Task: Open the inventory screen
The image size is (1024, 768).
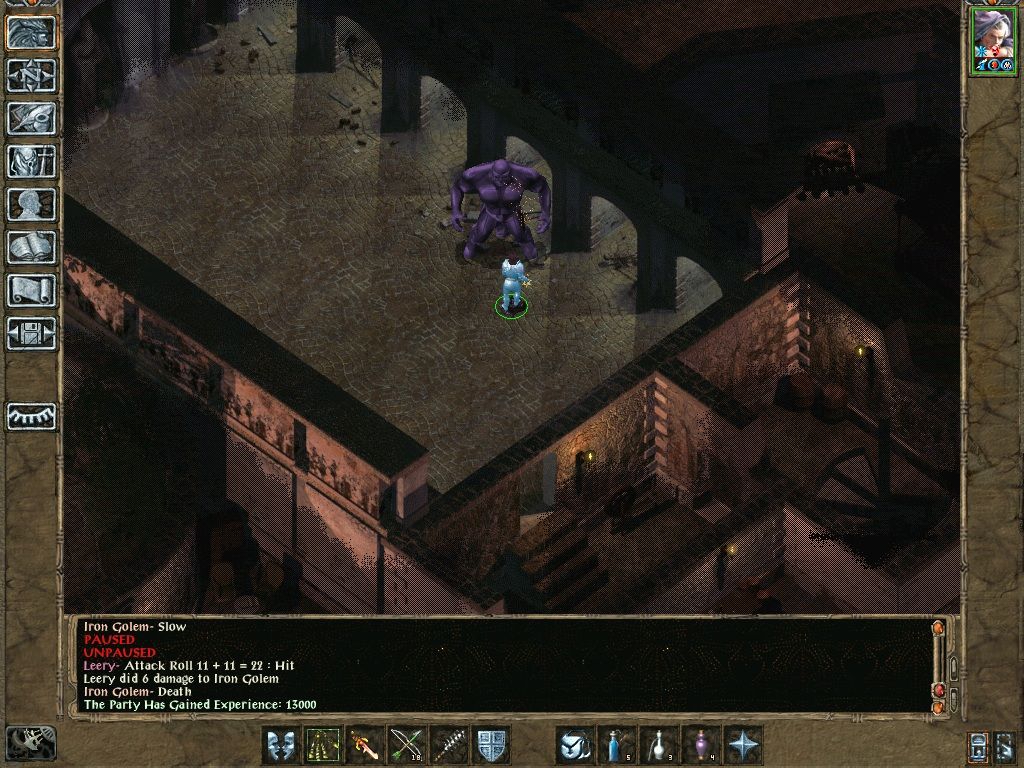Action: [32, 161]
